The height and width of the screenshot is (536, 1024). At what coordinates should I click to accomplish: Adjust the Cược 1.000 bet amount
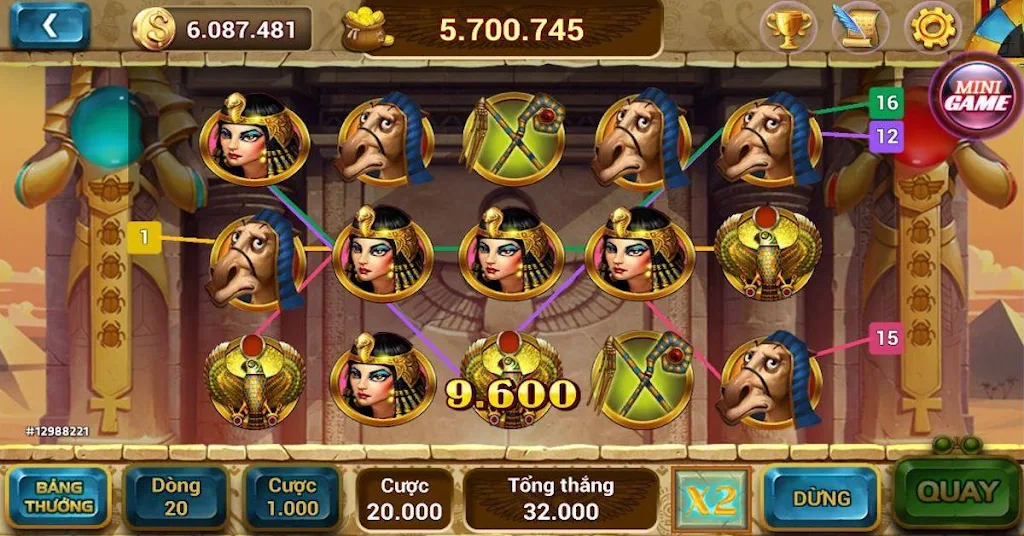click(x=293, y=497)
